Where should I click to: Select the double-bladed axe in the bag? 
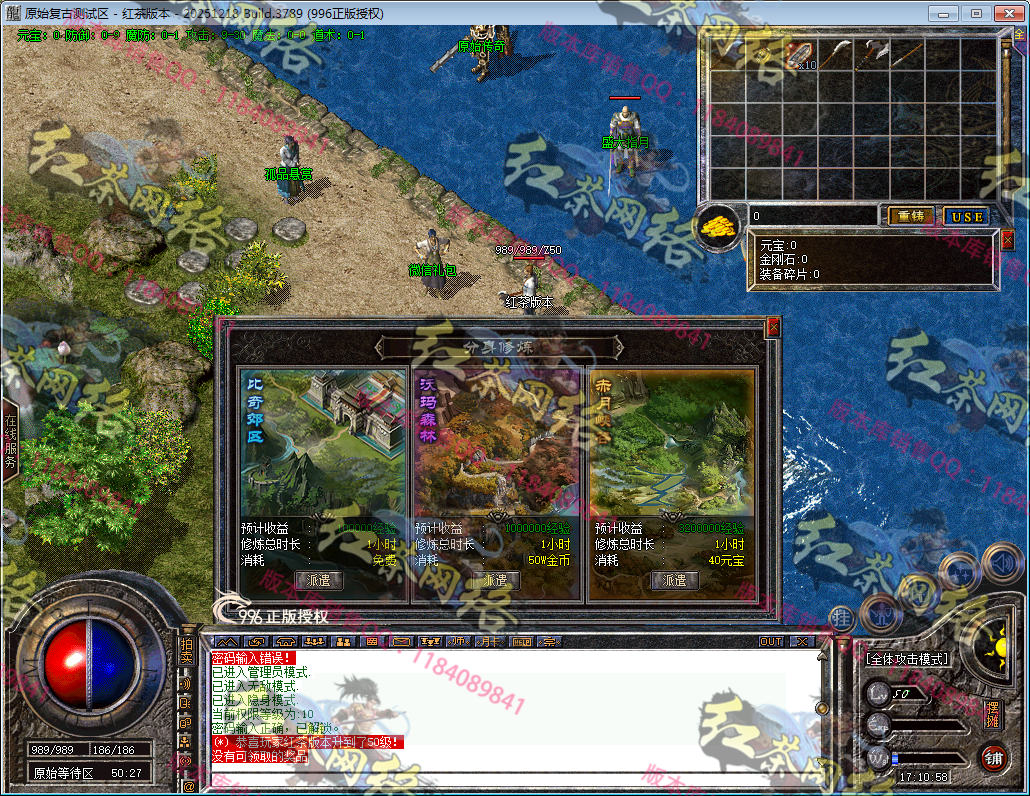pos(873,55)
